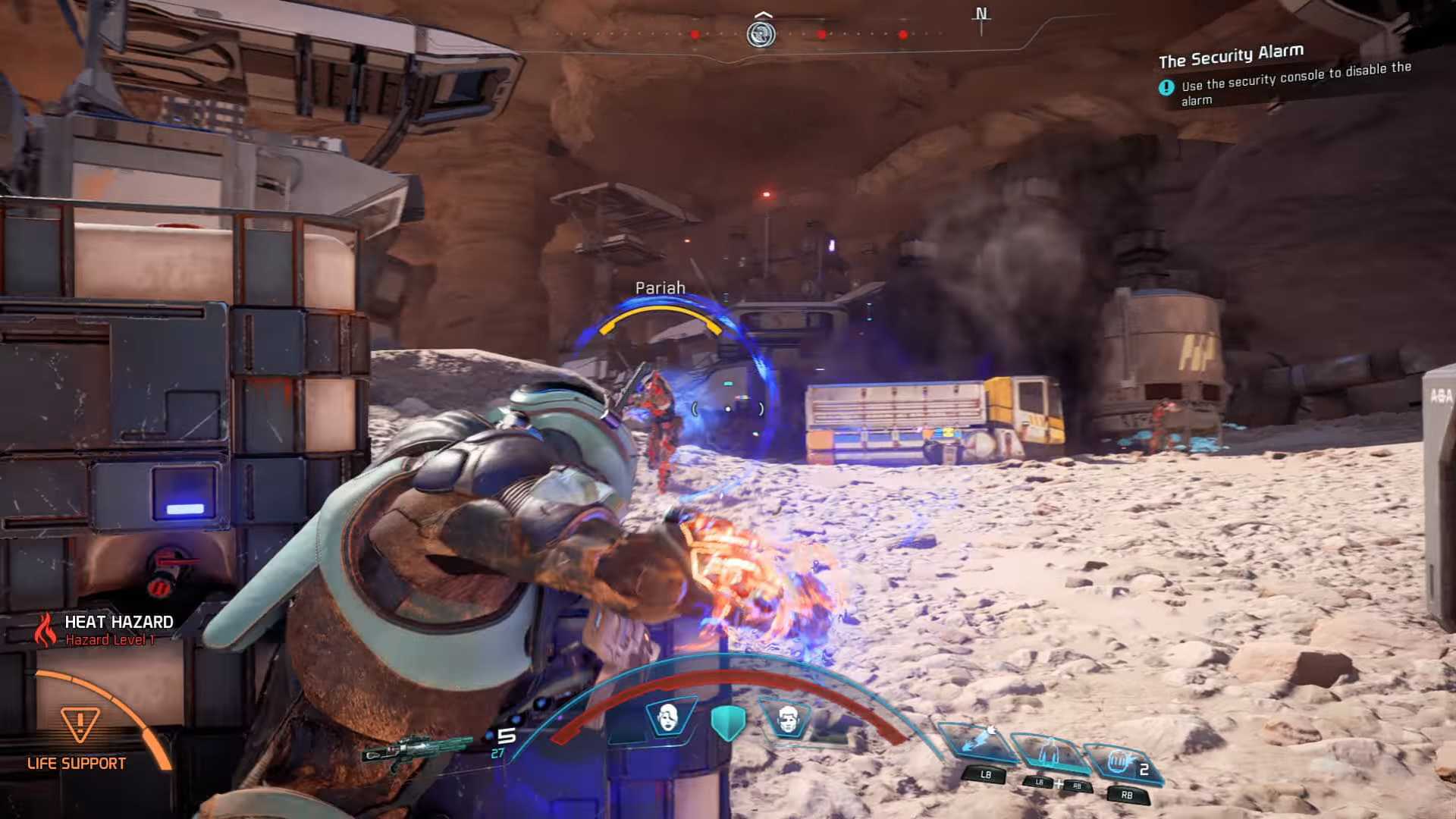The height and width of the screenshot is (819, 1456).
Task: Click the Life Support warning triangle
Action: tap(80, 725)
